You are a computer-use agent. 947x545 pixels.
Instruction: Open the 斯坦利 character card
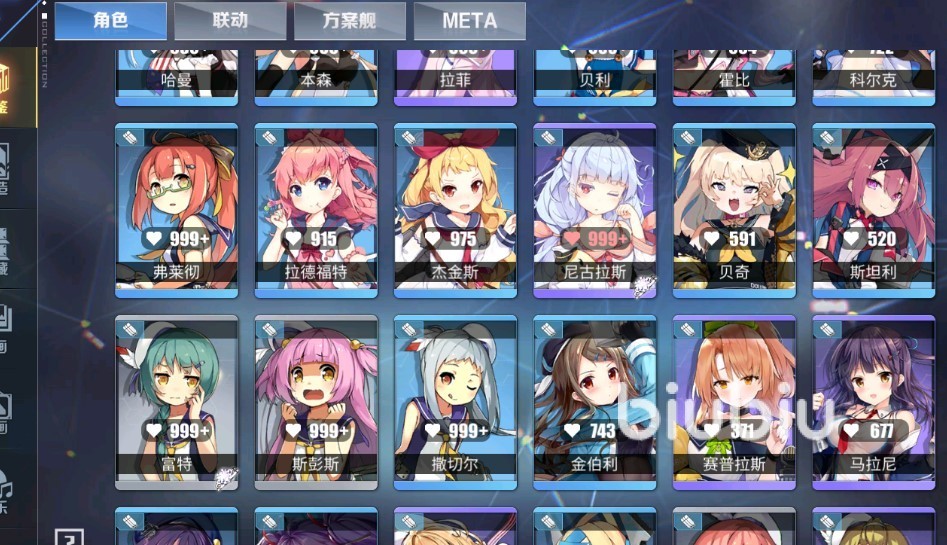pyautogui.click(x=874, y=206)
